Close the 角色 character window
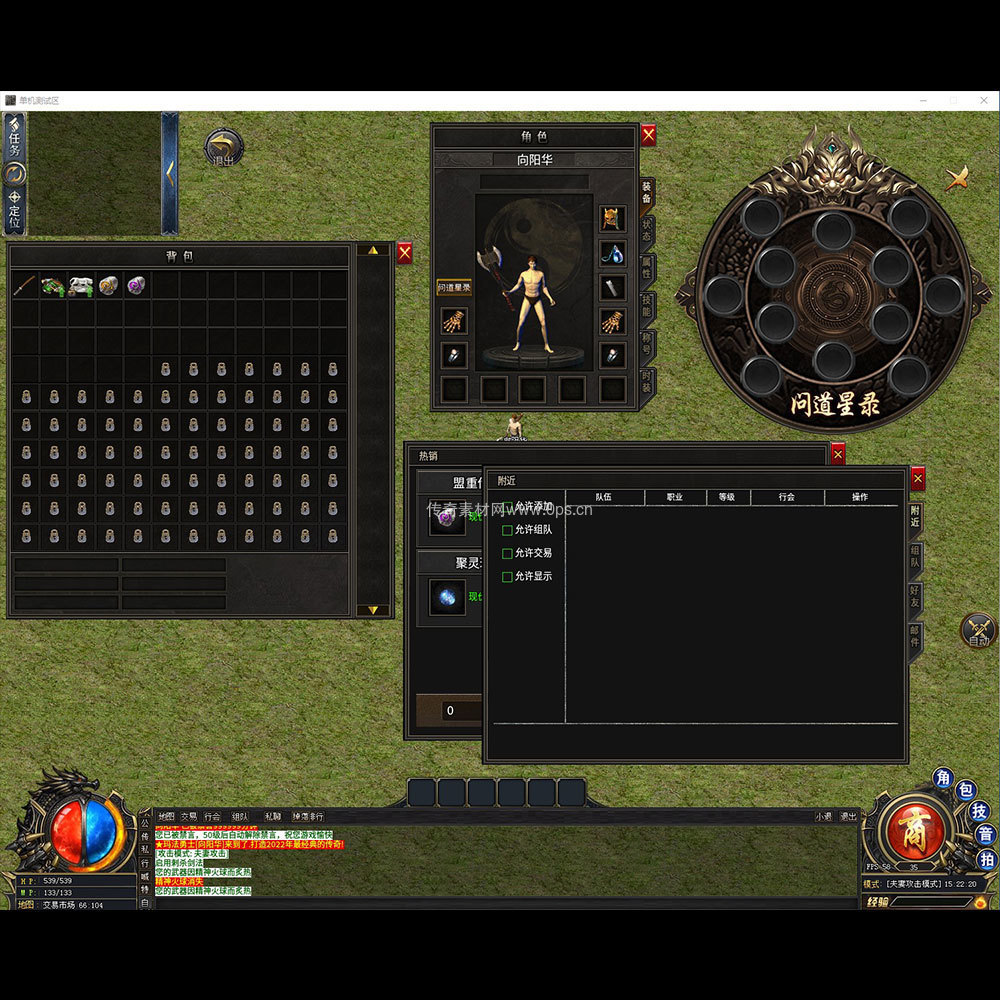 click(648, 135)
